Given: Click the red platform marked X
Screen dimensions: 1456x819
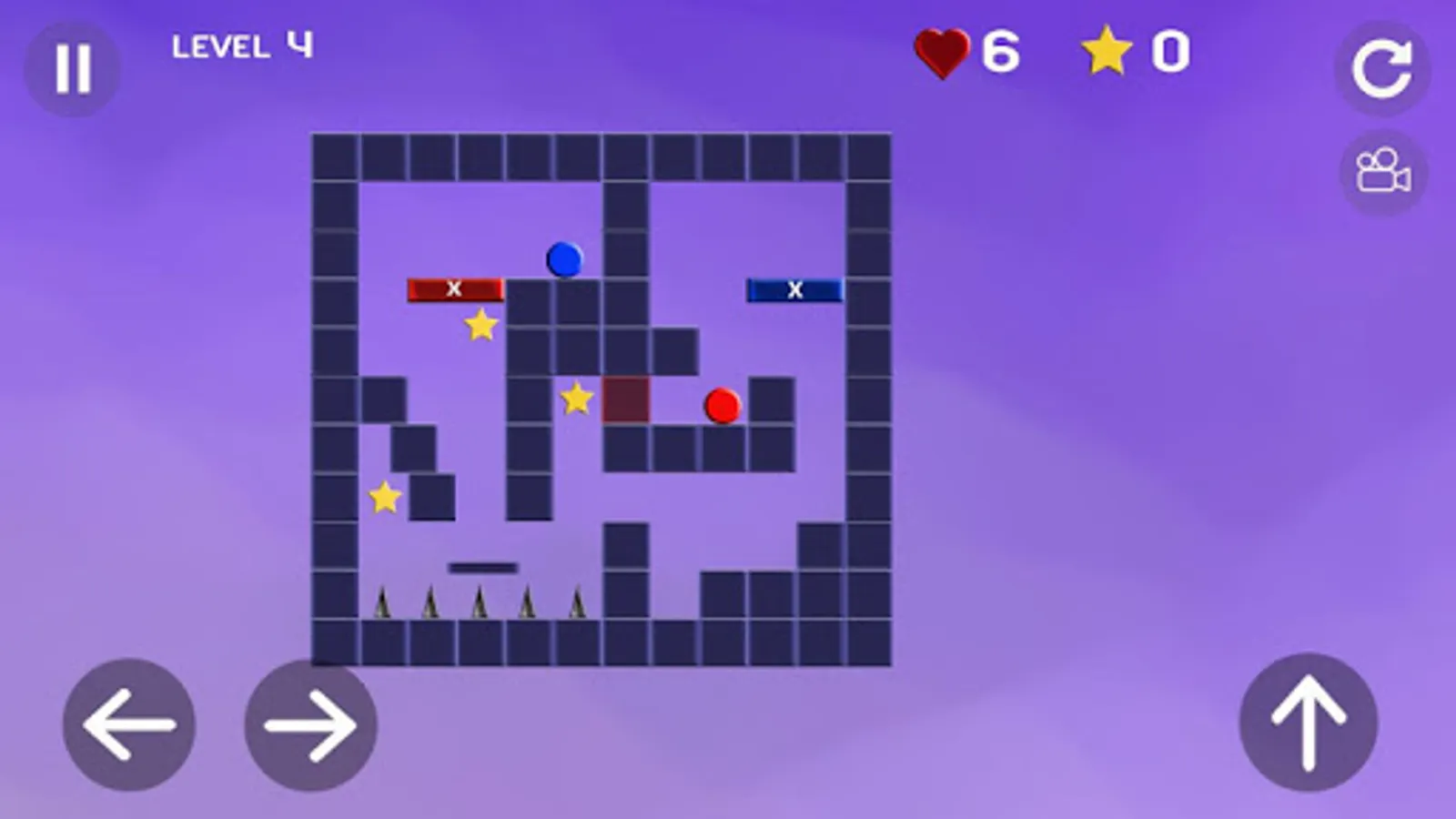Looking at the screenshot, I should click(453, 288).
